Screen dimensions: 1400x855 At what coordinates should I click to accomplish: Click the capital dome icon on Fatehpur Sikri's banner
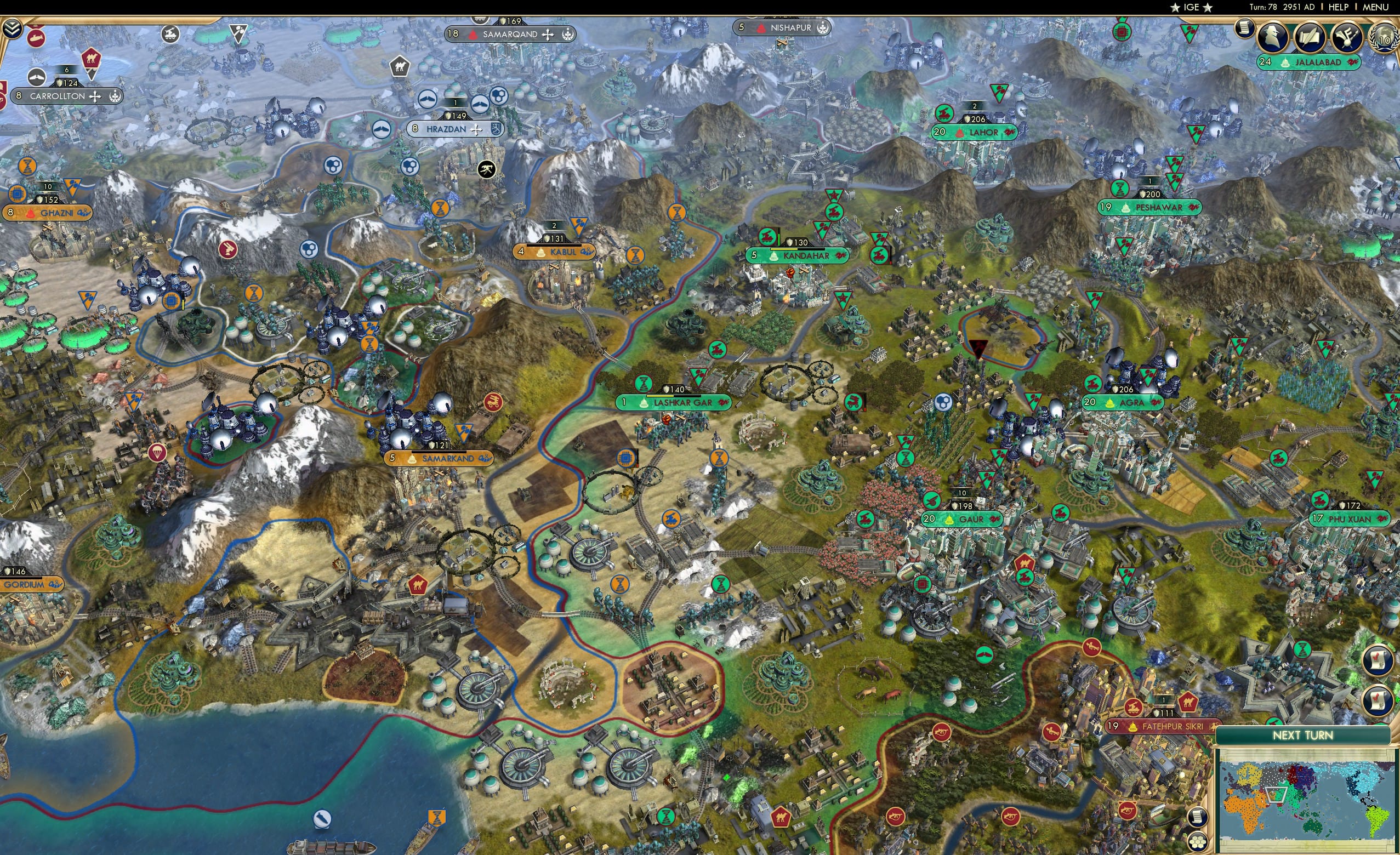point(1134,726)
